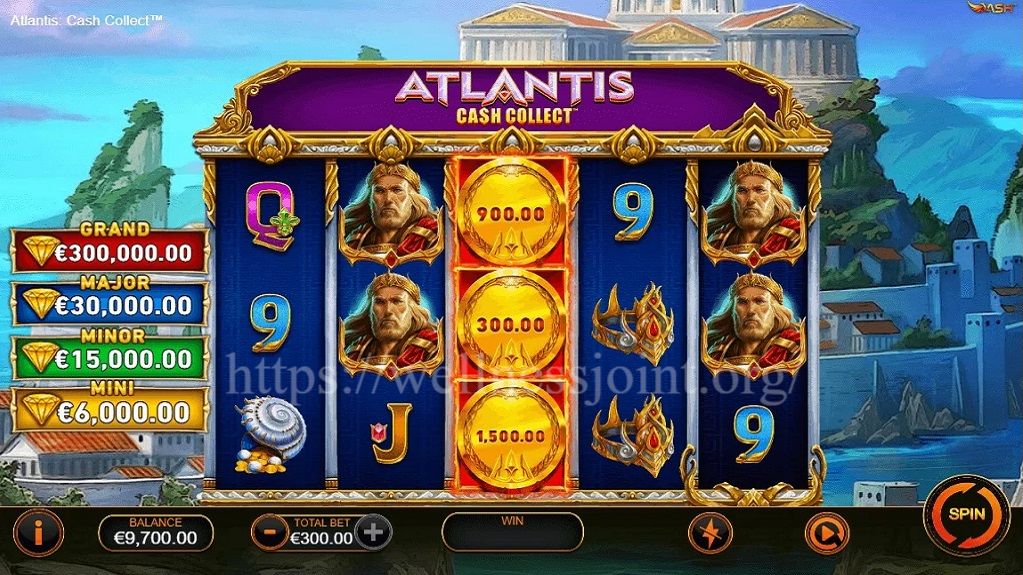Open the autoplay settings button
This screenshot has width=1023, height=575.
coord(826,534)
